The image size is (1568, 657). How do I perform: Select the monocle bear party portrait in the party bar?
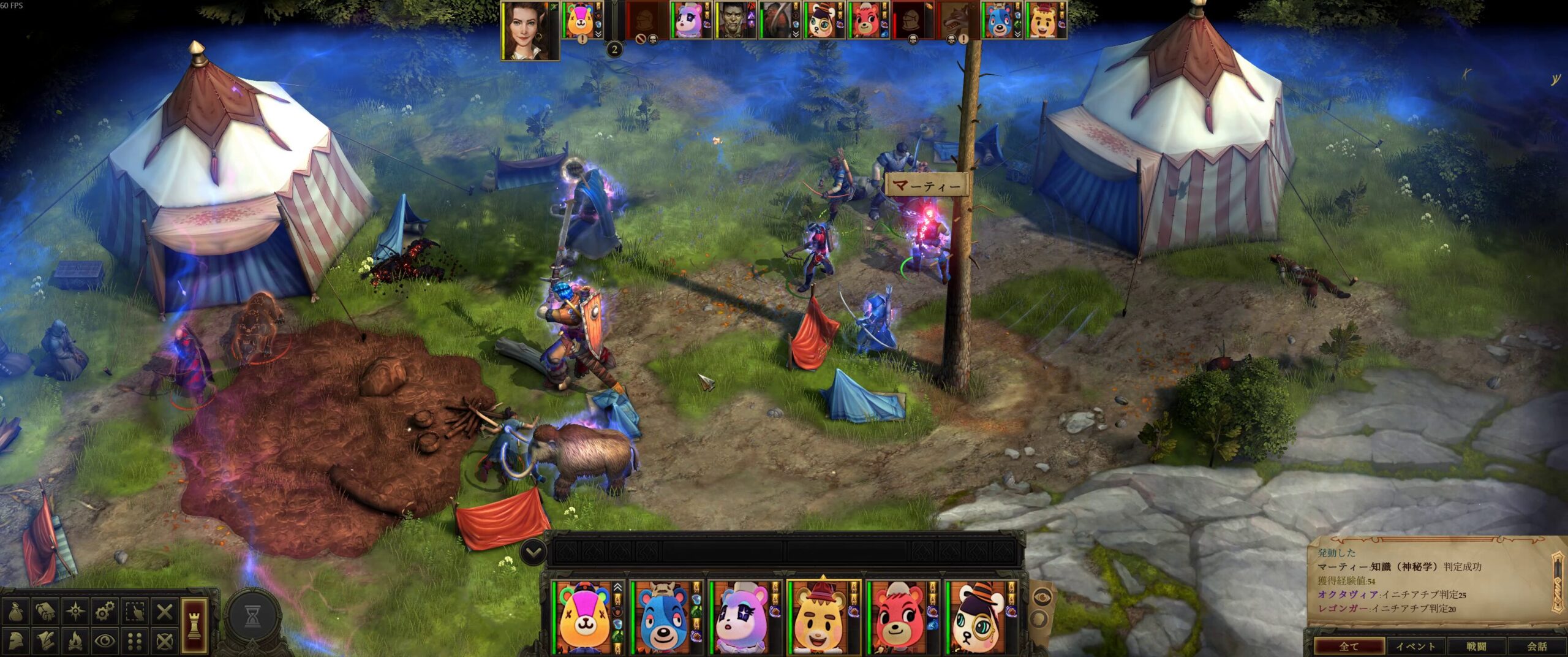(976, 618)
